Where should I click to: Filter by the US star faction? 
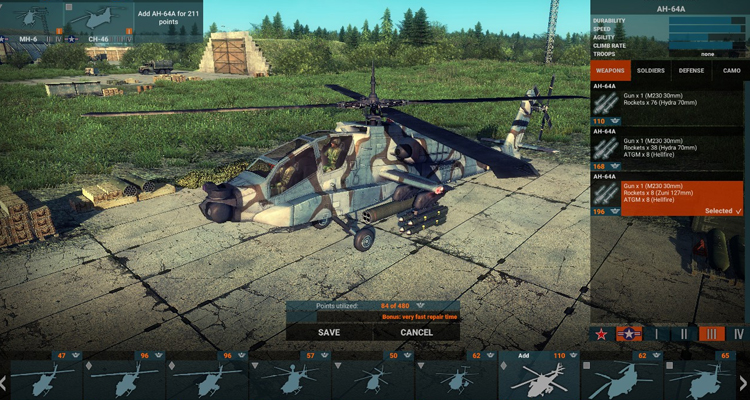pos(629,334)
